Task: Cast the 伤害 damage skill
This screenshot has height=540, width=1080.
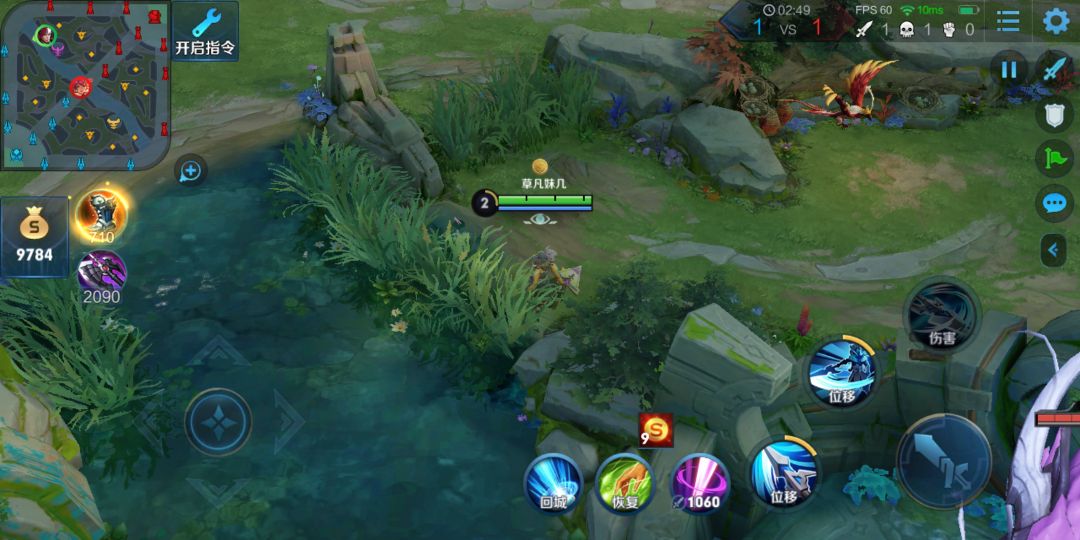Action: pos(941,313)
